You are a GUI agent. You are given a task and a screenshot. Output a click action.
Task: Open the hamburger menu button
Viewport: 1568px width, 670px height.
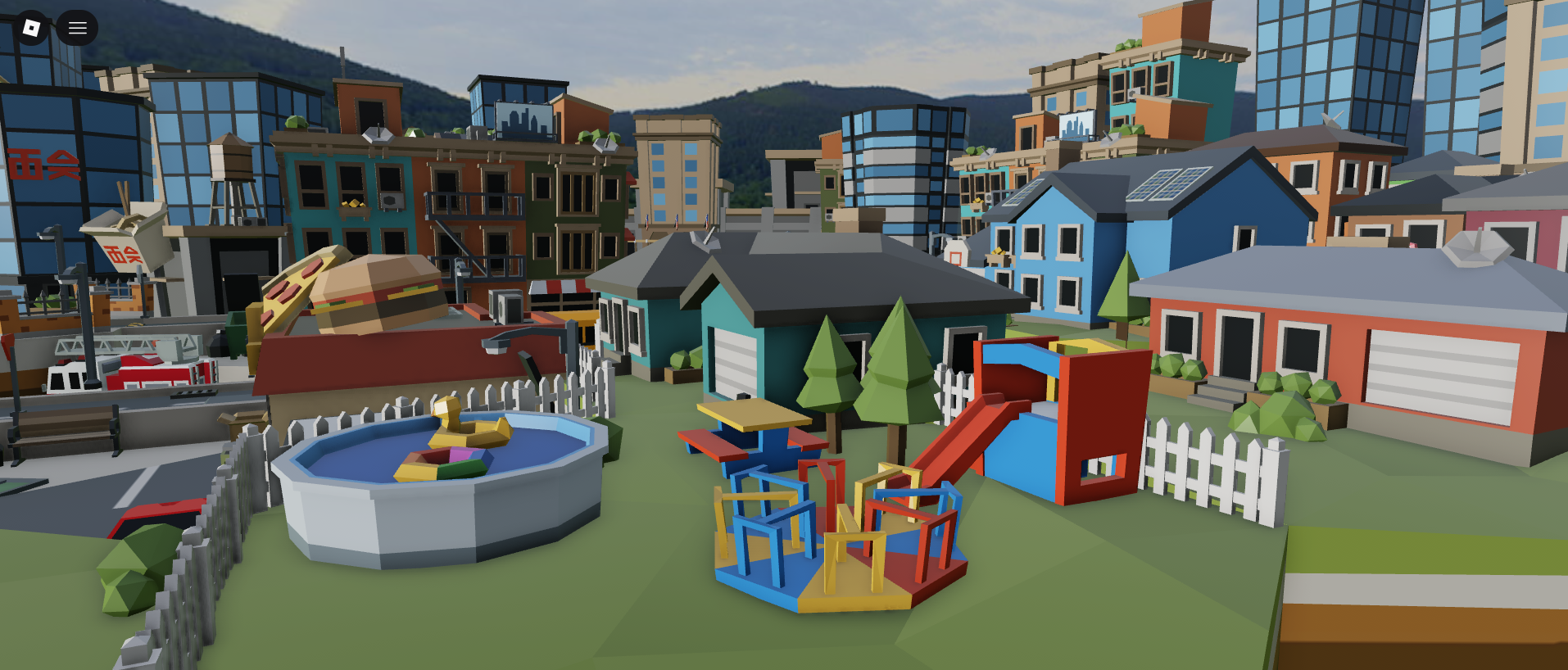click(77, 28)
